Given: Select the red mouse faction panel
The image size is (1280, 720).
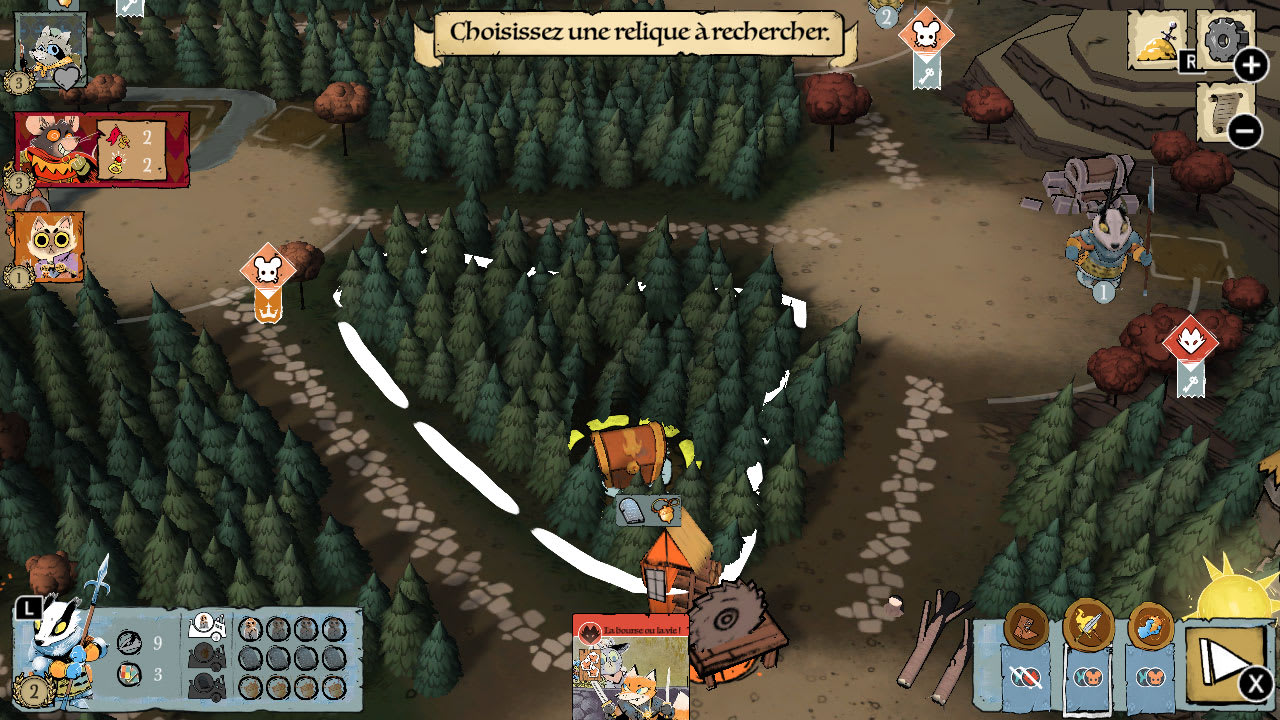Looking at the screenshot, I should pos(101,149).
